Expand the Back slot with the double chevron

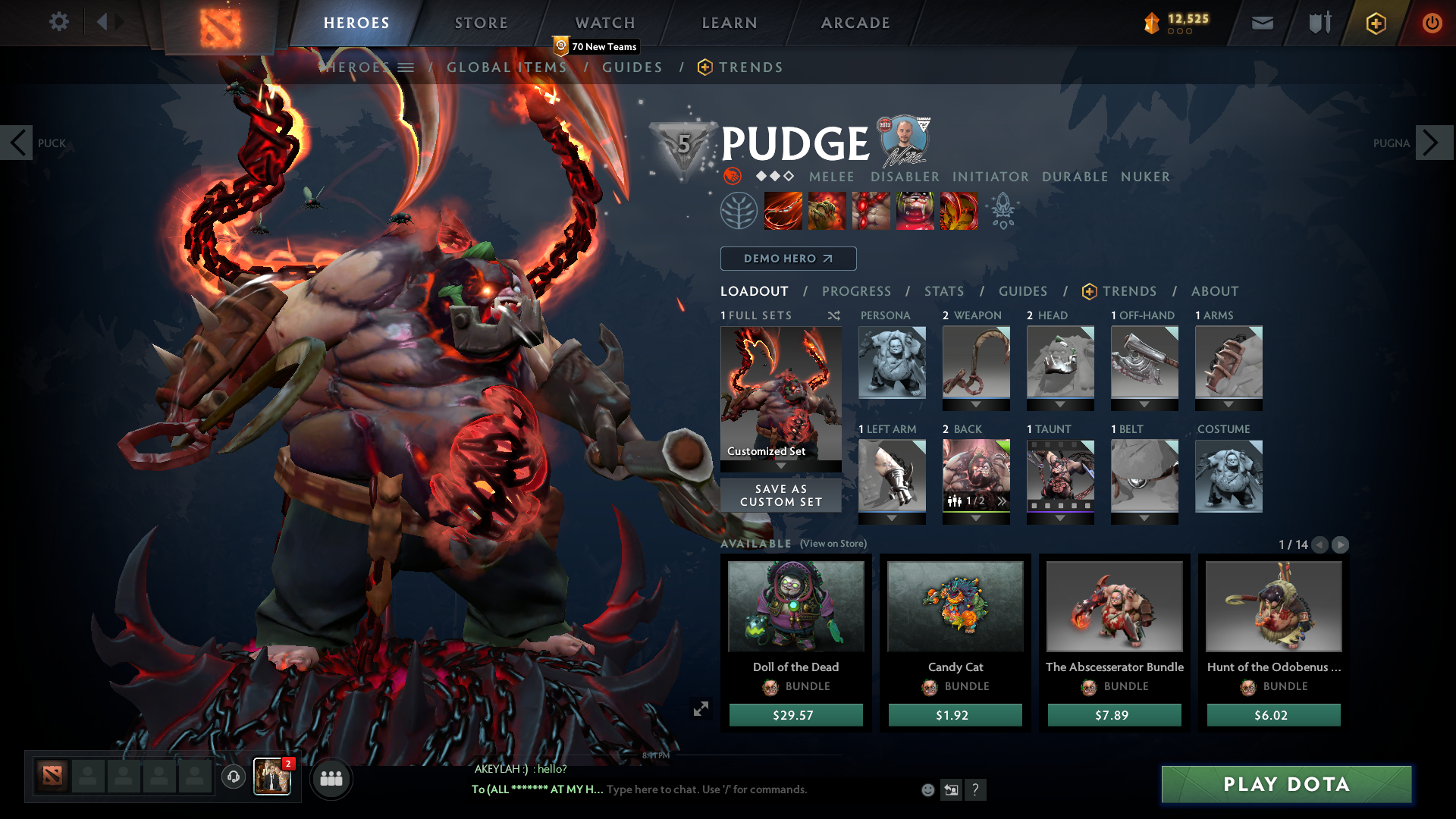click(x=1003, y=500)
